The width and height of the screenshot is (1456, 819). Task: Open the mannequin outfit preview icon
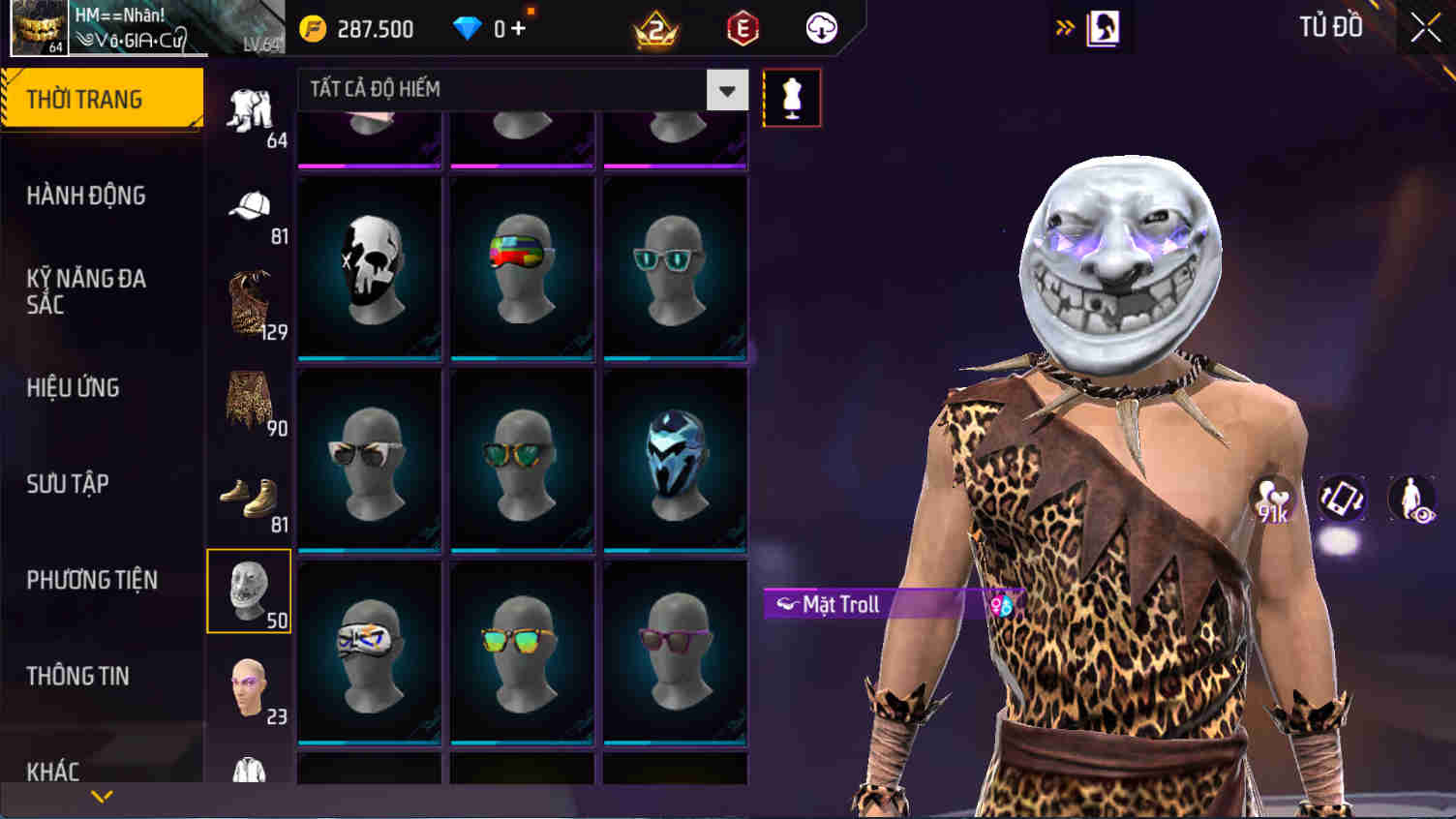point(792,97)
